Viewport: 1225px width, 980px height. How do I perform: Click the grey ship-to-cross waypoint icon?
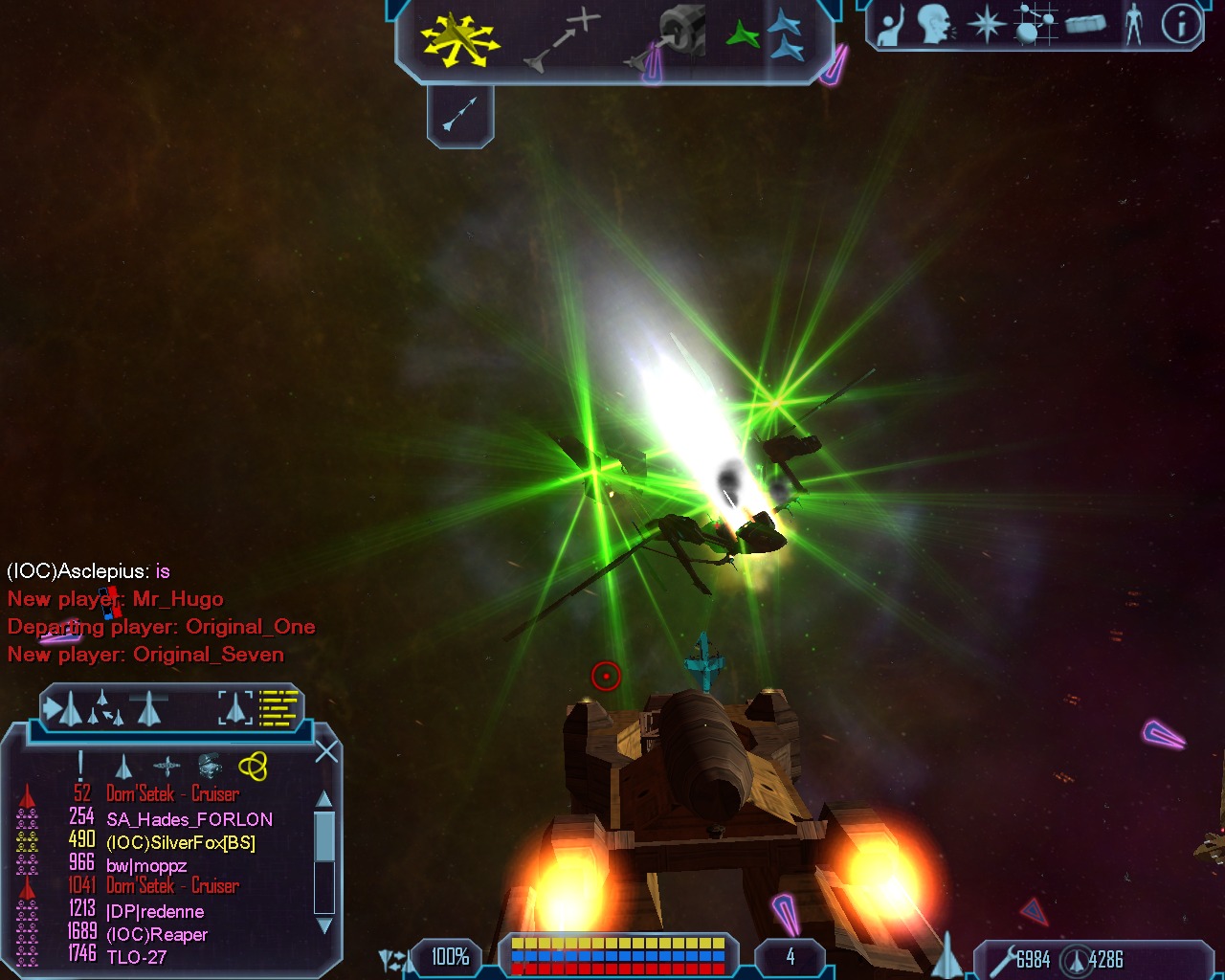563,40
